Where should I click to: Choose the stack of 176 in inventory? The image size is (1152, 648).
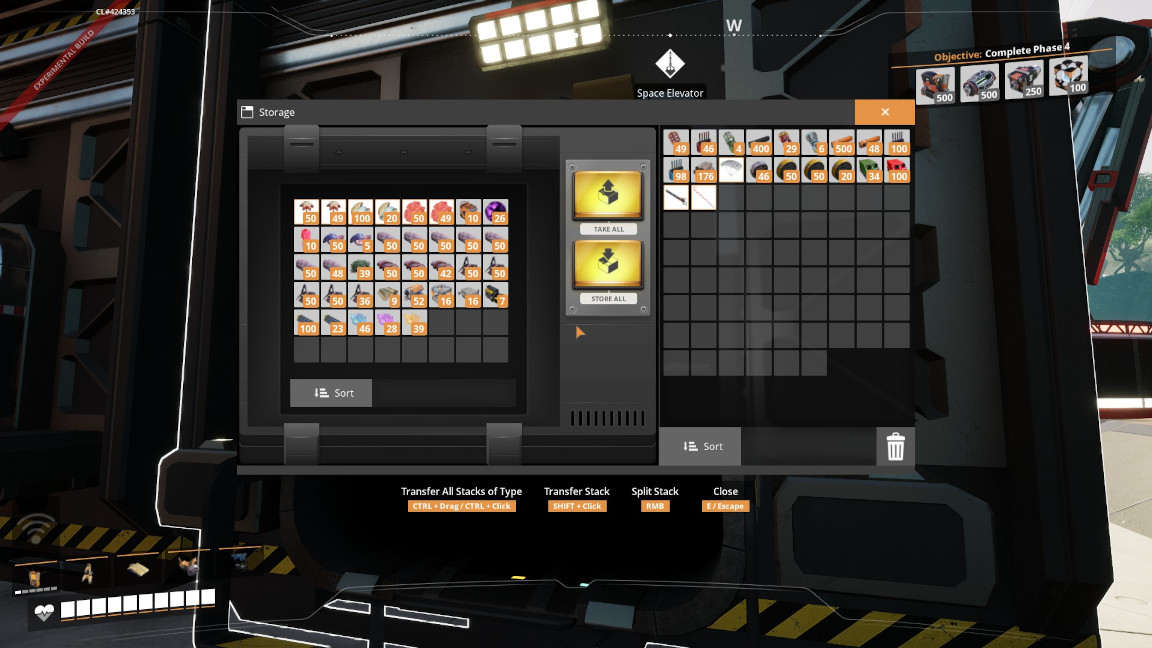pos(704,170)
